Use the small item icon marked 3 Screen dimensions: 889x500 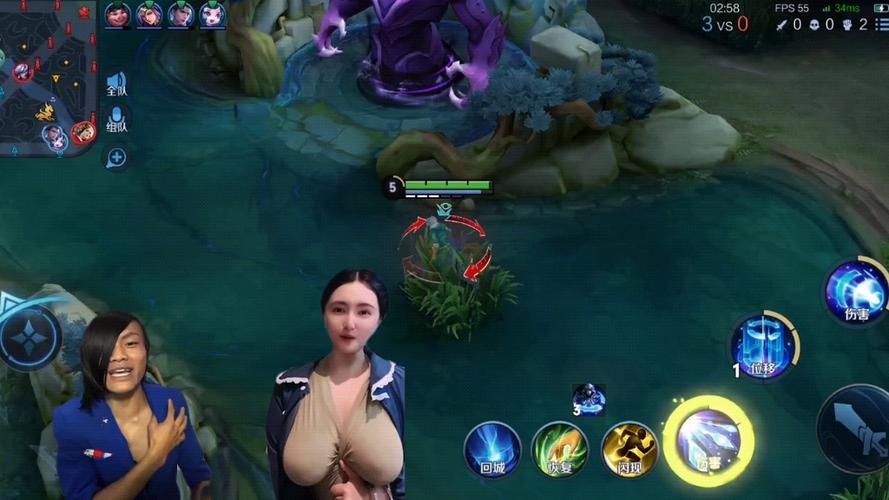[589, 398]
